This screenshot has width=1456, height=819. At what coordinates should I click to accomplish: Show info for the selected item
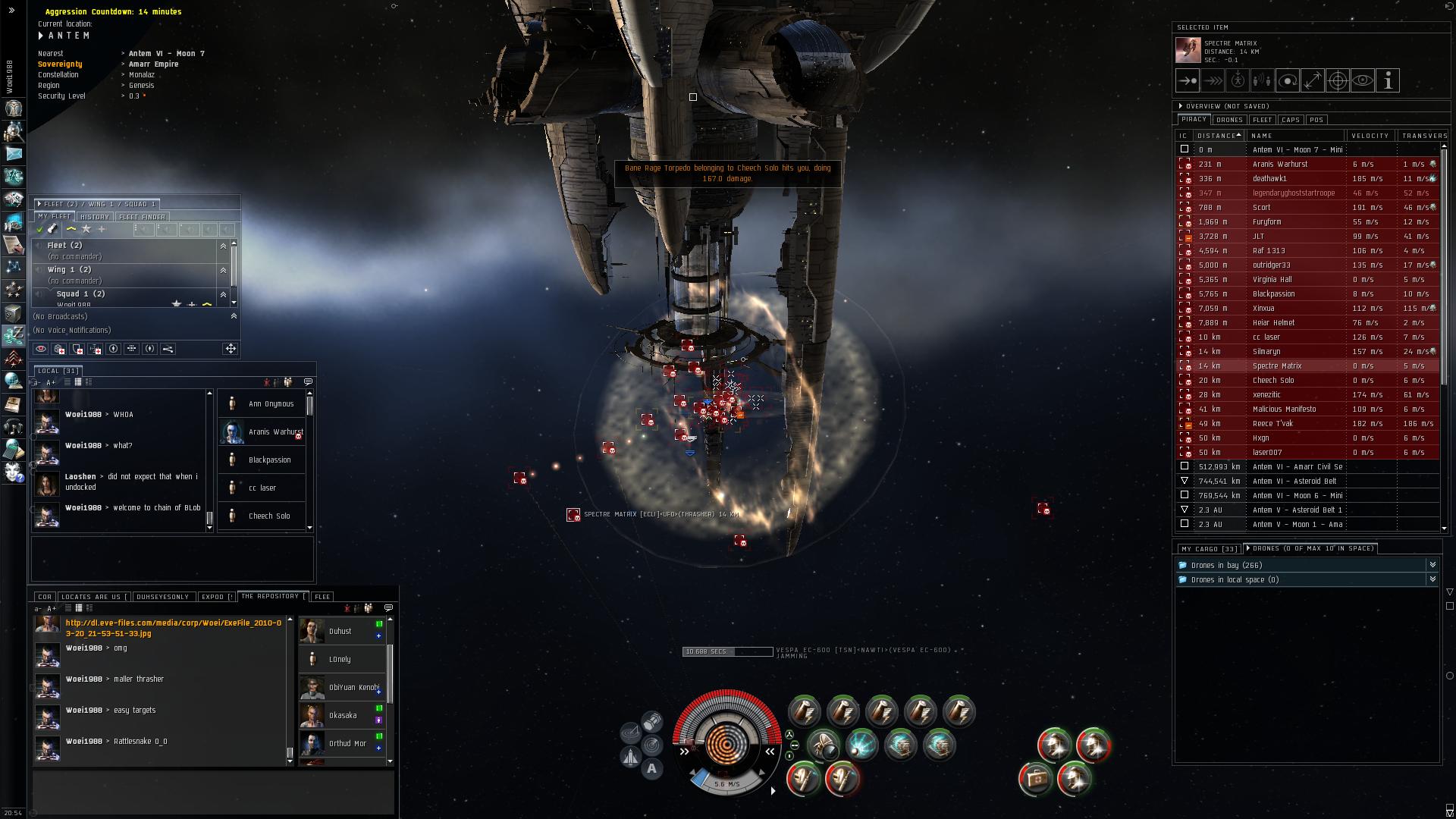point(1388,81)
